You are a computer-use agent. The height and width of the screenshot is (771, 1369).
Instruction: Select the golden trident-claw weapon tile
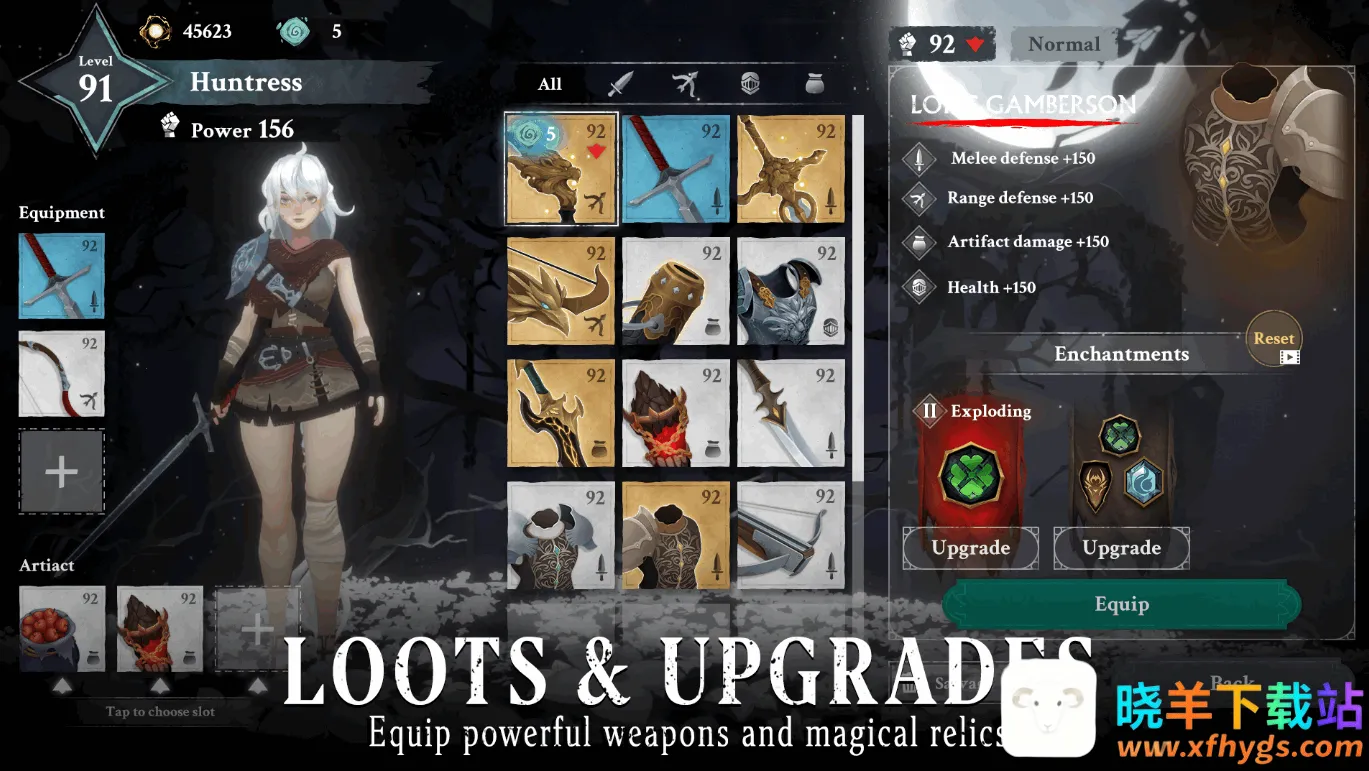(791, 169)
